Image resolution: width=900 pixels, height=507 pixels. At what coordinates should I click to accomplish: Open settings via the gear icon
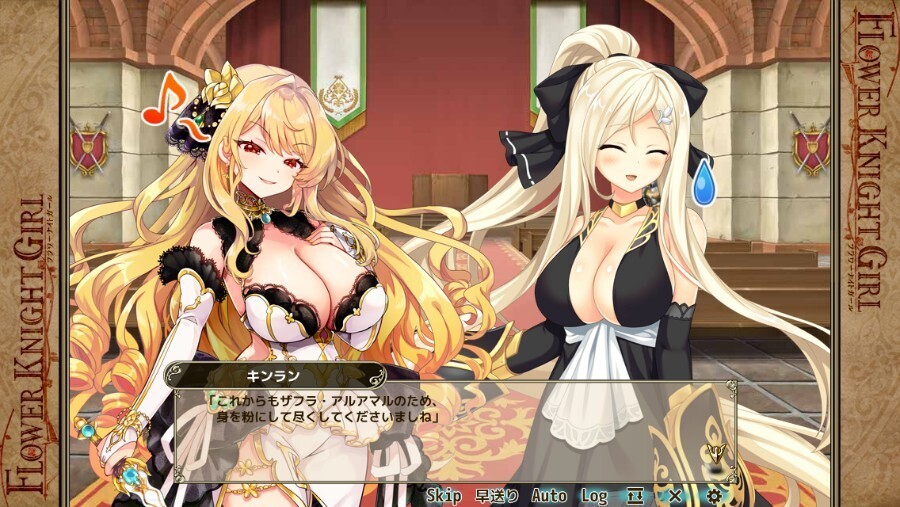pos(714,495)
